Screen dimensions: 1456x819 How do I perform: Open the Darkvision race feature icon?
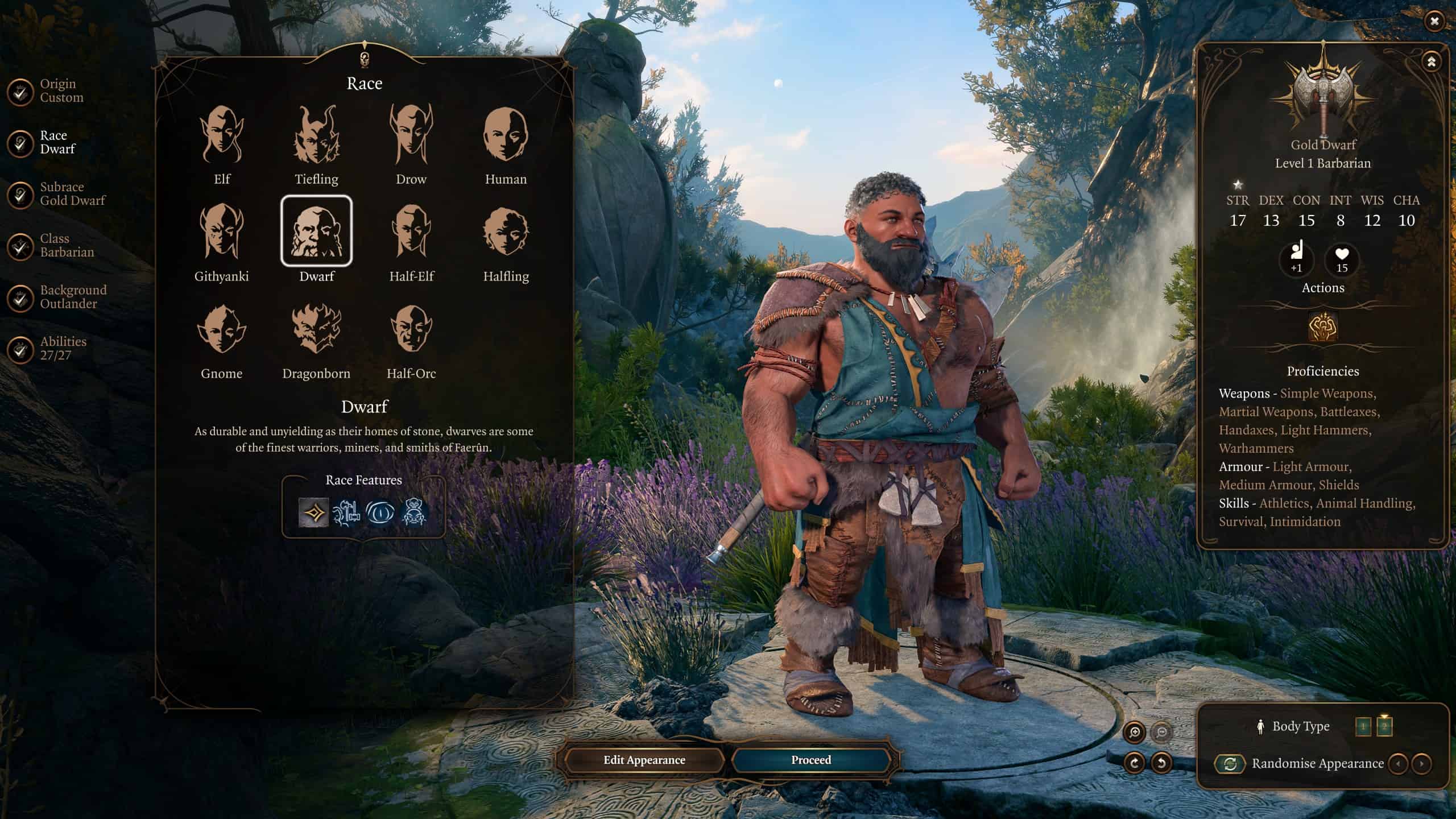point(382,511)
